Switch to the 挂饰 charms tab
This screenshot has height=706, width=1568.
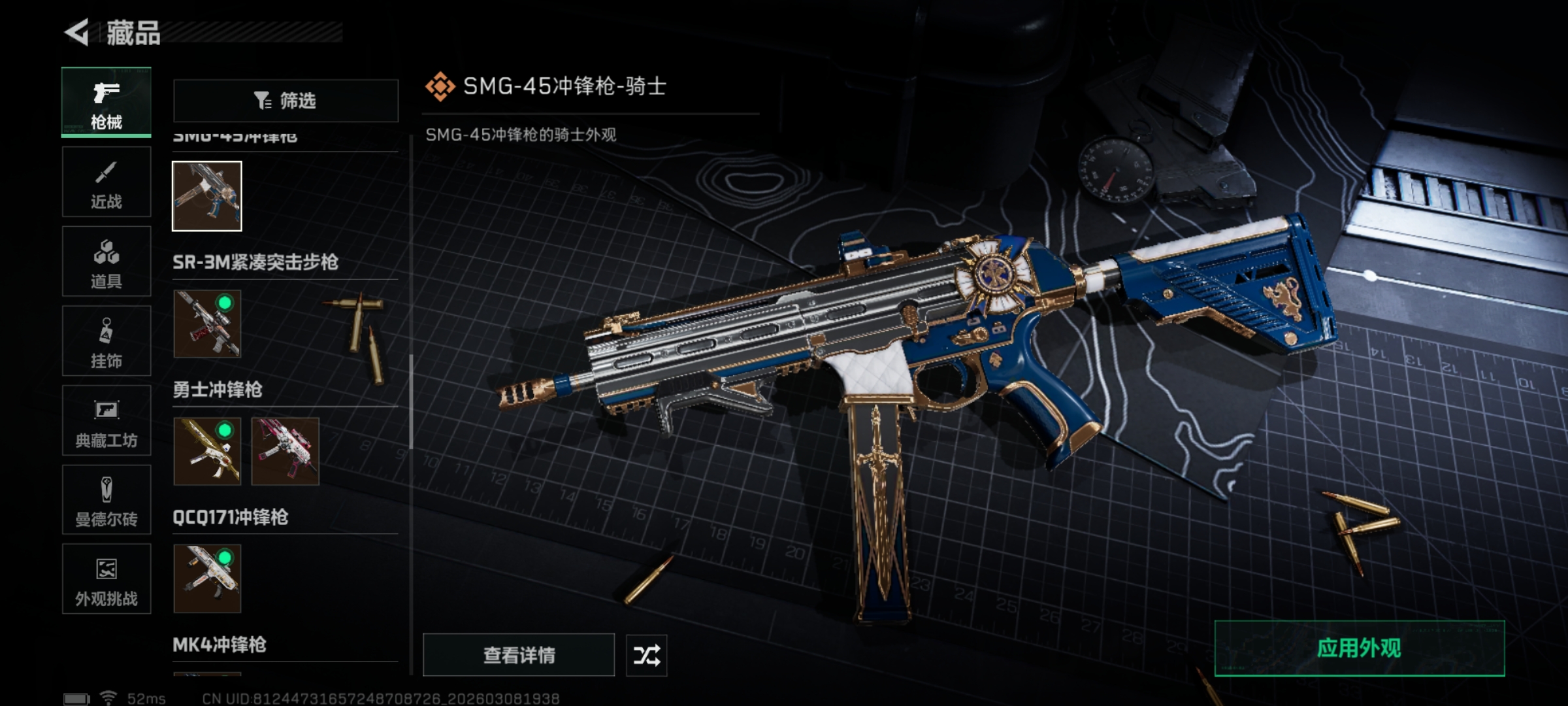(x=106, y=341)
